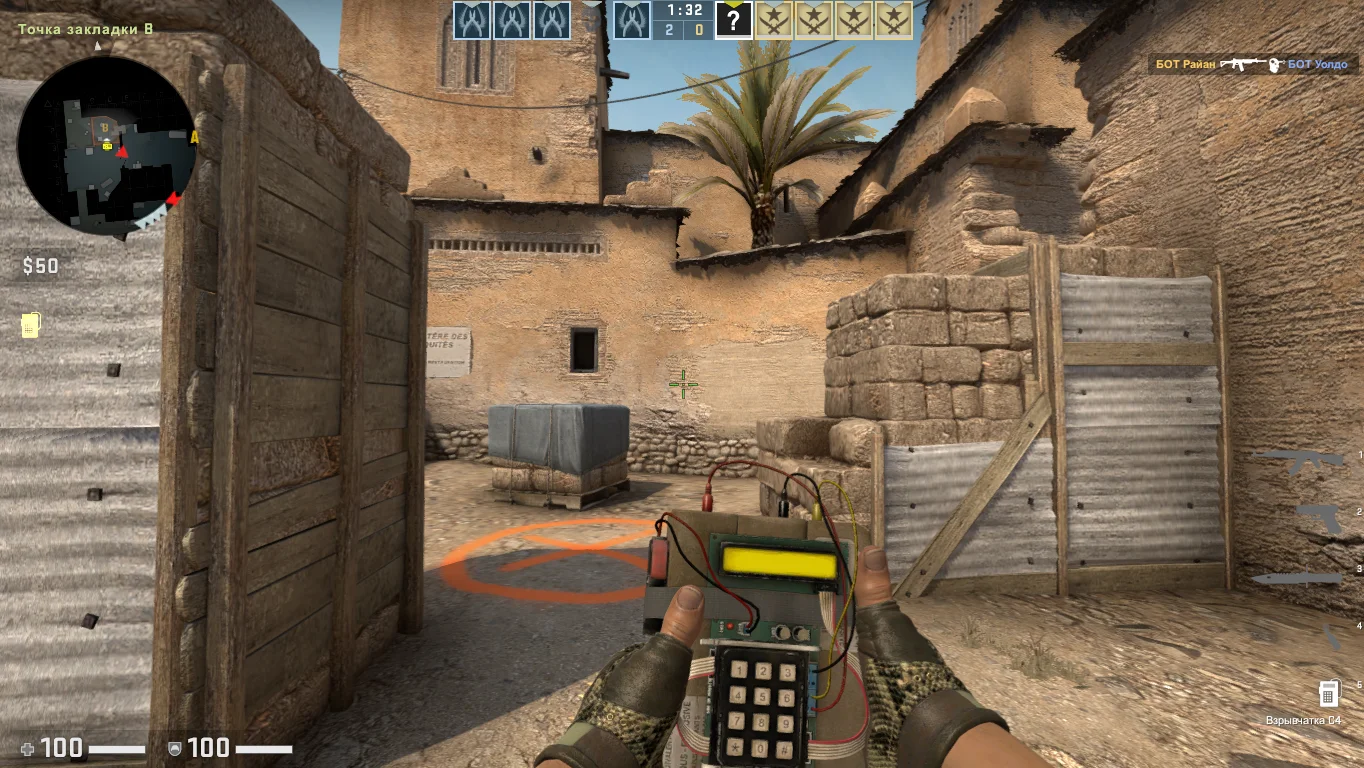Select the grenade in slot four
1364x768 pixels.
(x=1331, y=636)
